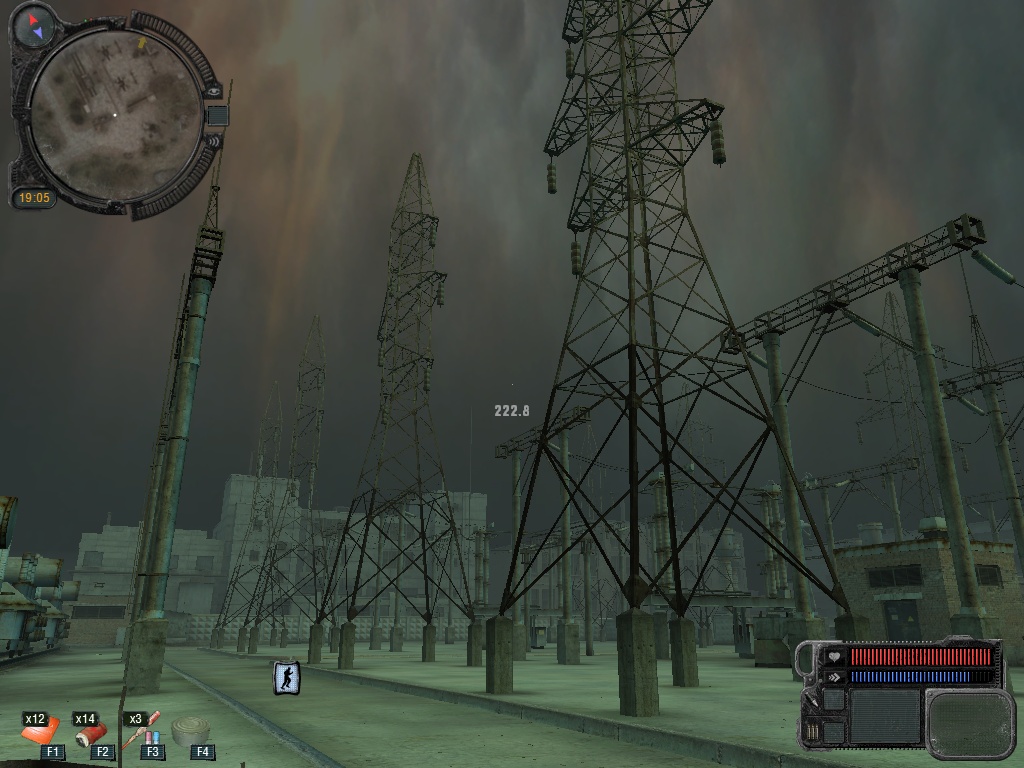Click the running figure stance icon
Screen dimensions: 1024x768
287,677
